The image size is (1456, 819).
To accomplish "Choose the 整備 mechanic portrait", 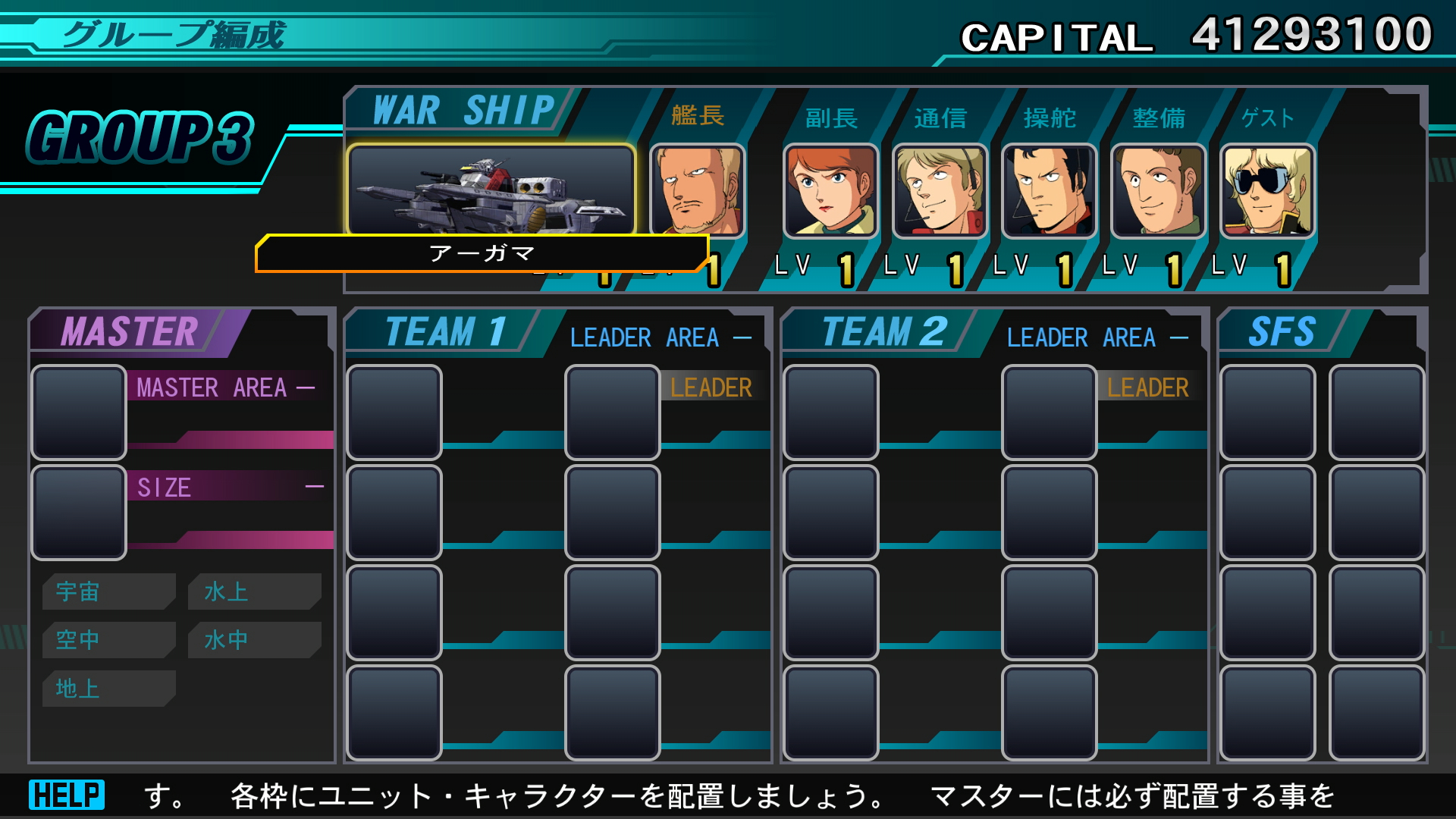I will coord(1159,191).
